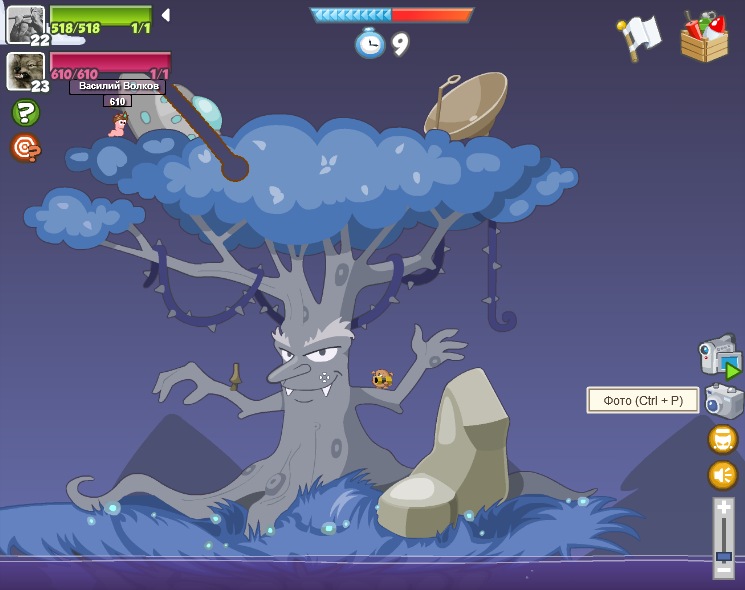Toggle the orange sound speaker button
The image size is (745, 590).
[722, 474]
